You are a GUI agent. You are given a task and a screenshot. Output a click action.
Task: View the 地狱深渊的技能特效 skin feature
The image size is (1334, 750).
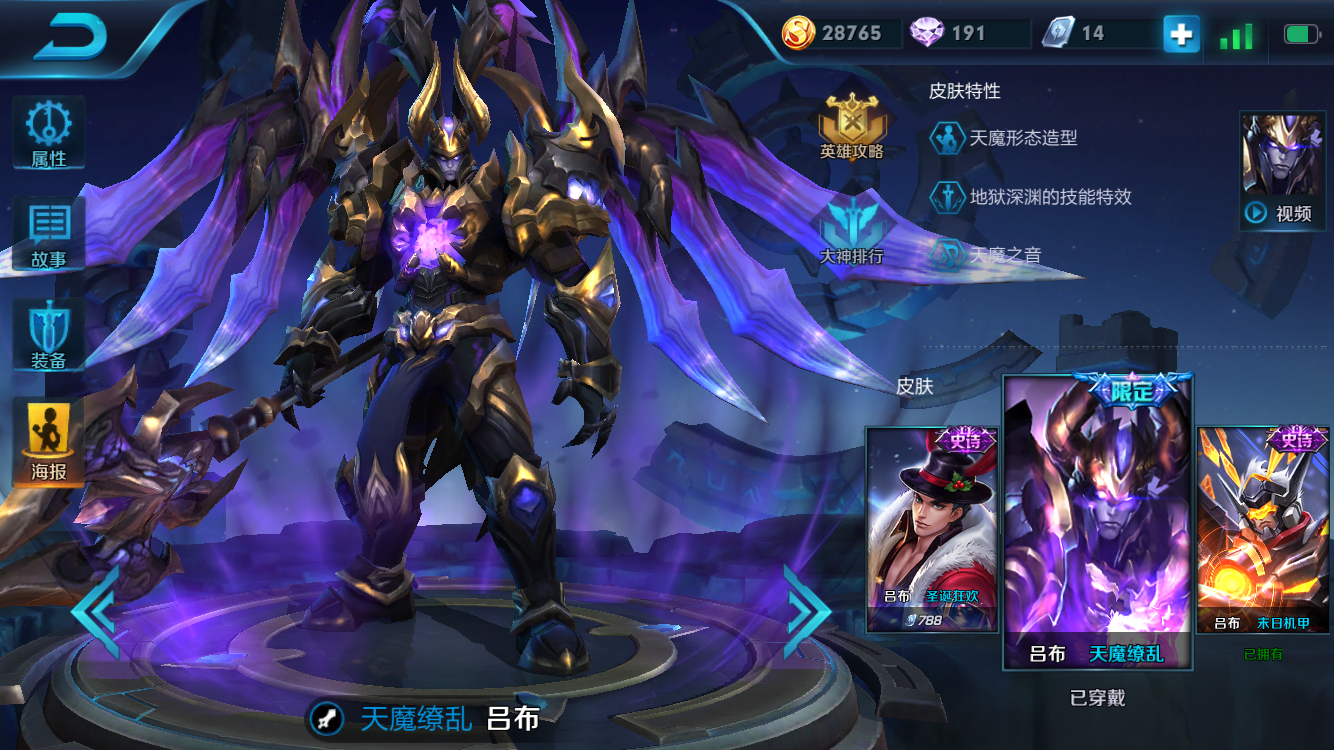coord(1031,196)
